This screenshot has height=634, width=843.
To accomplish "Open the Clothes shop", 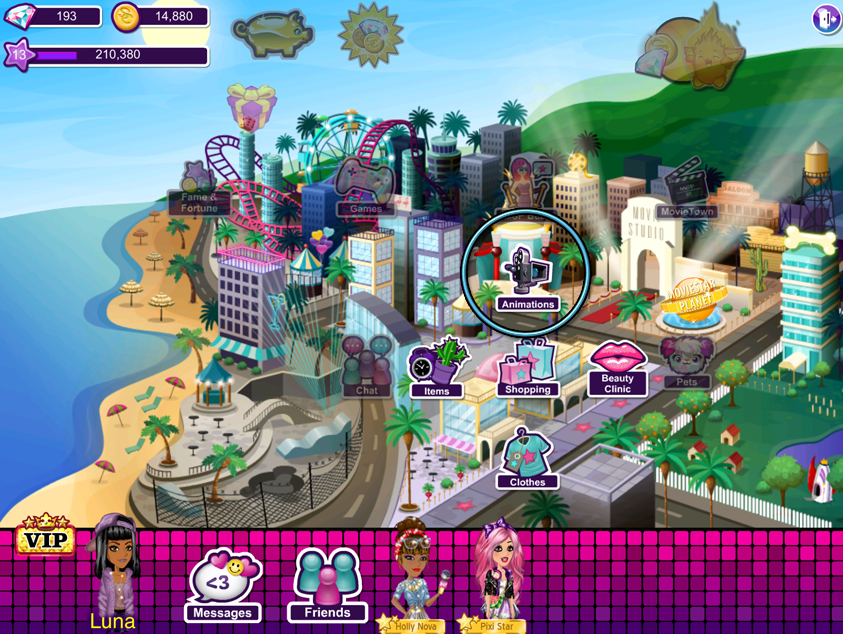I will pos(527,460).
